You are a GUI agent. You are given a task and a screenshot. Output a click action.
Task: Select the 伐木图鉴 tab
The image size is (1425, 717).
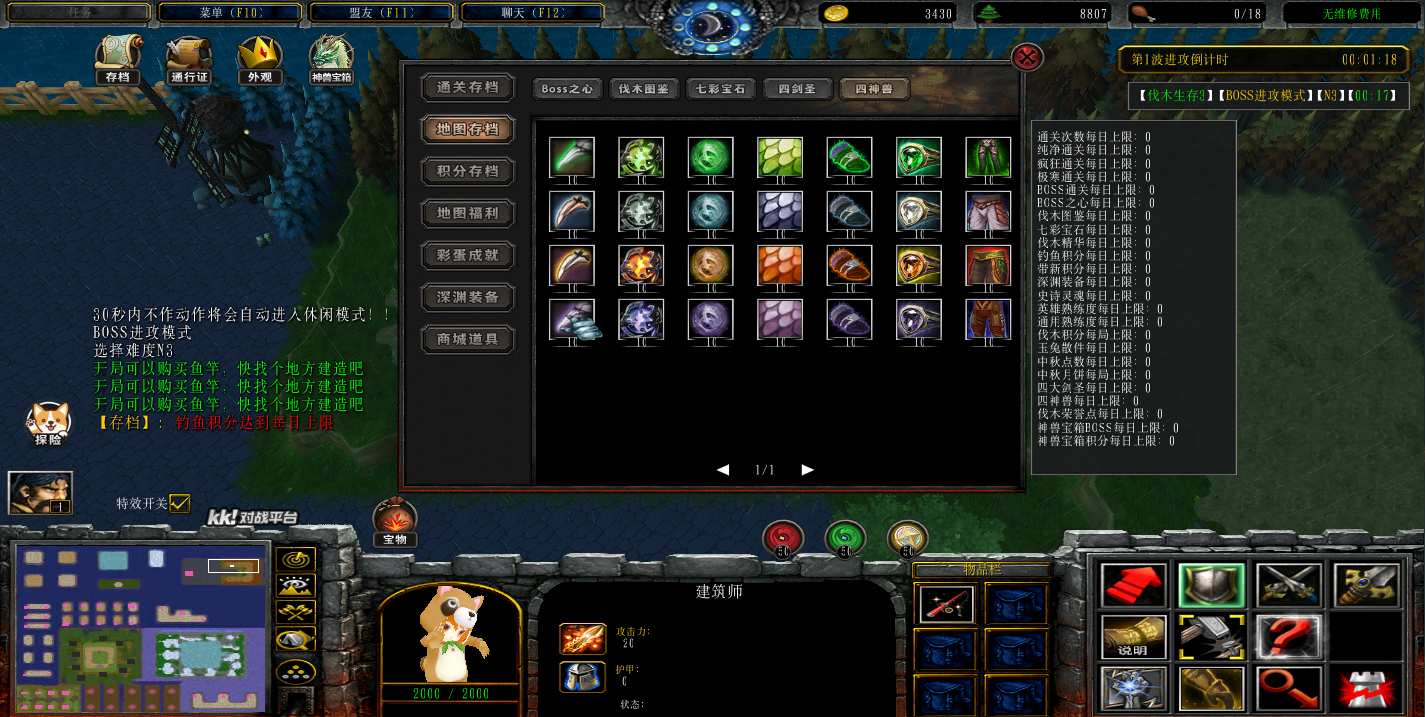(x=644, y=89)
